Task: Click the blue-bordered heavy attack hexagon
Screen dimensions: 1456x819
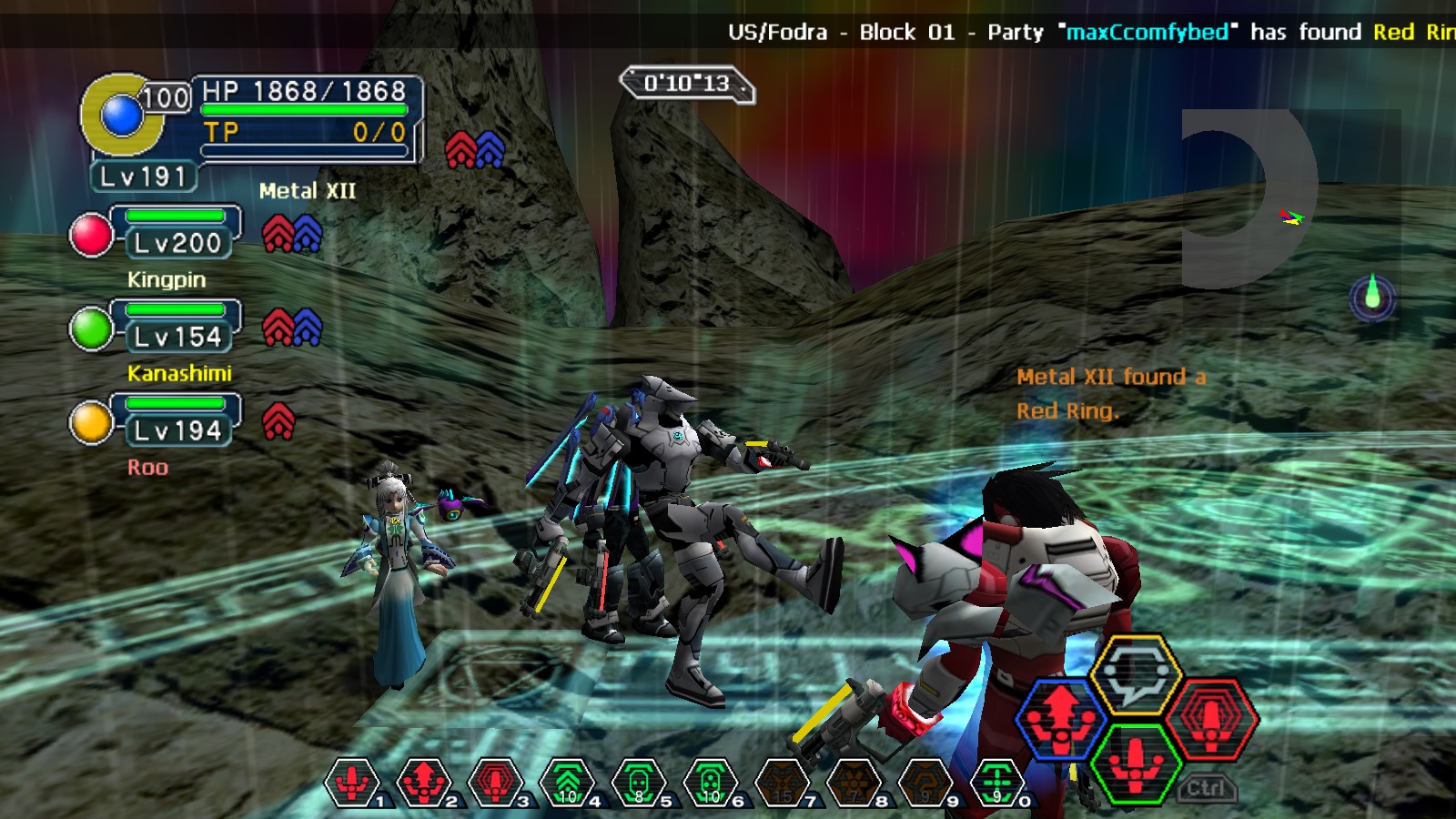Action: pos(1061,718)
